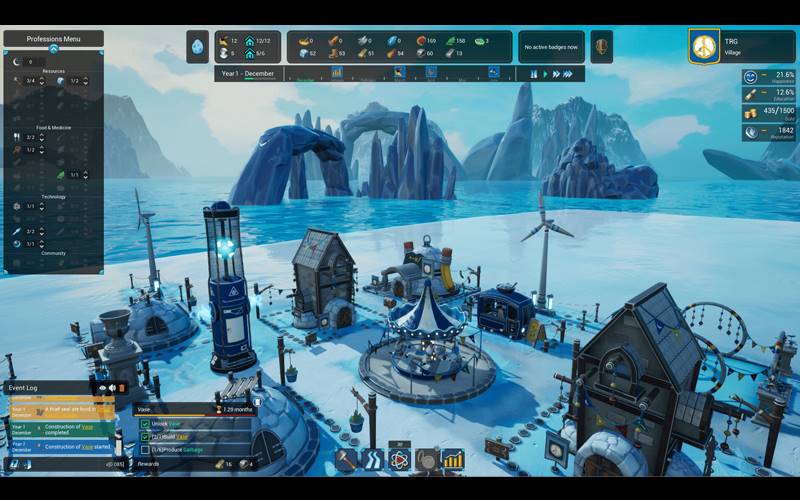Viewport: 800px width, 500px height.
Task: Set the game speed to play
Action: pos(546,73)
